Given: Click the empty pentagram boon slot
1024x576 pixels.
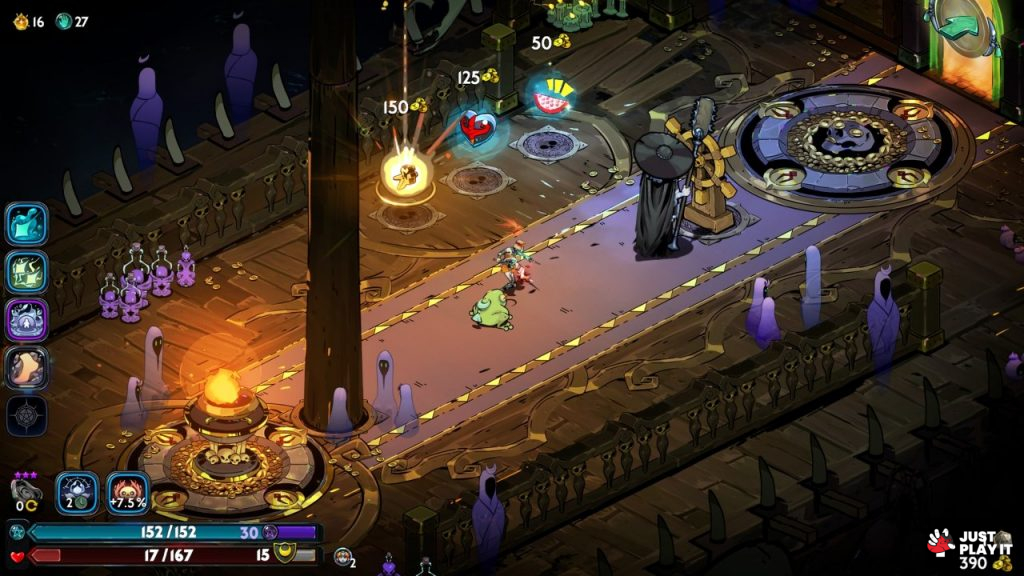Looking at the screenshot, I should click(x=27, y=415).
